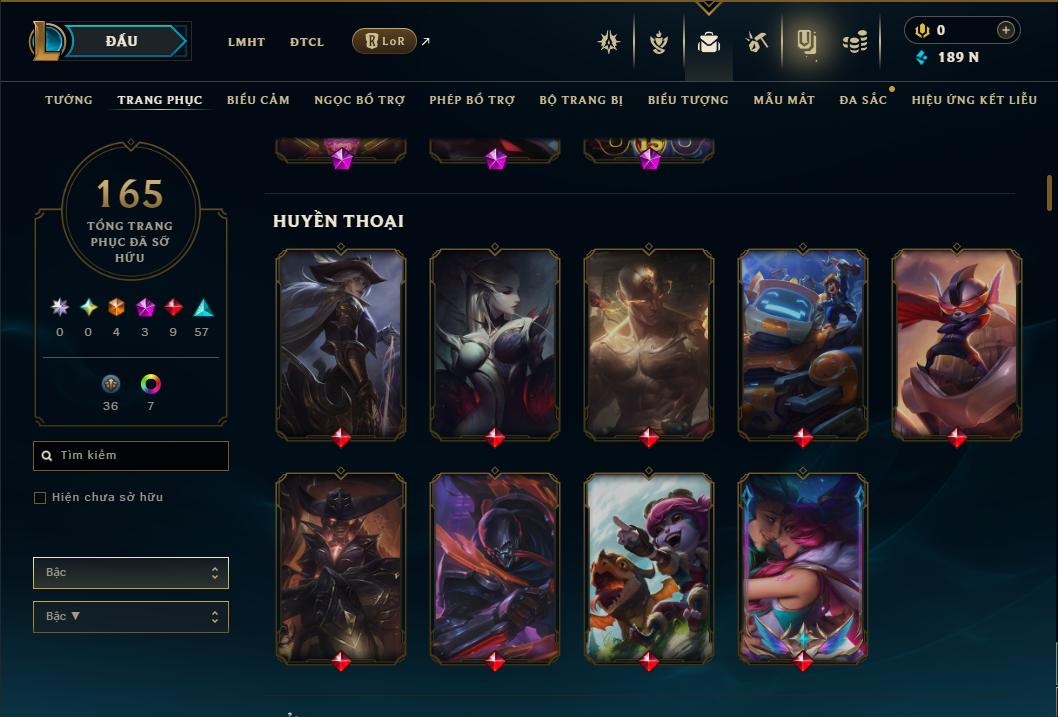This screenshot has width=1058, height=717.
Task: Toggle the Hiện chưa sở hữu checkbox
Action: pos(40,498)
